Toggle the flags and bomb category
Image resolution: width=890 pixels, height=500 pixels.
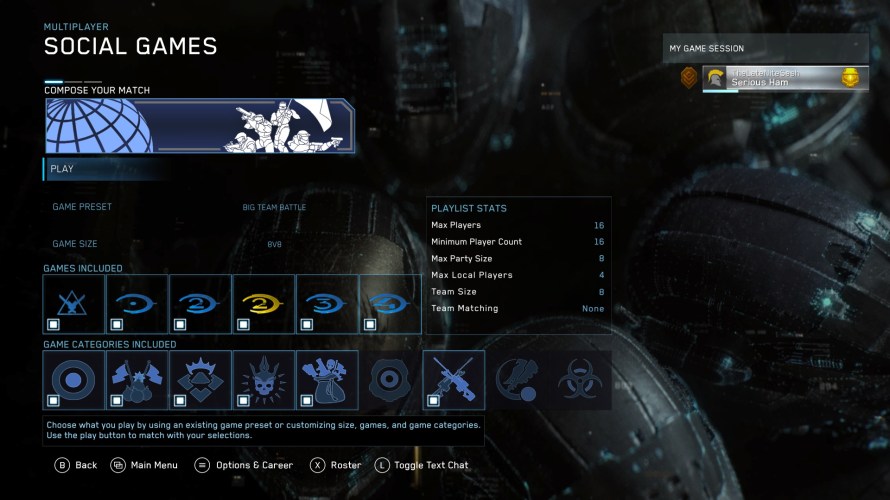[137, 380]
